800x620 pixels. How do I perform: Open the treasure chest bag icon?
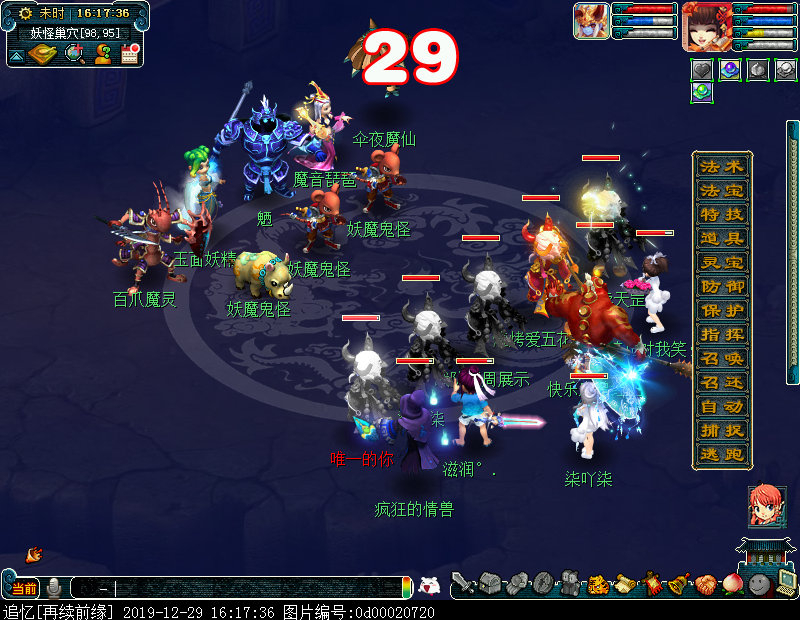tap(489, 583)
